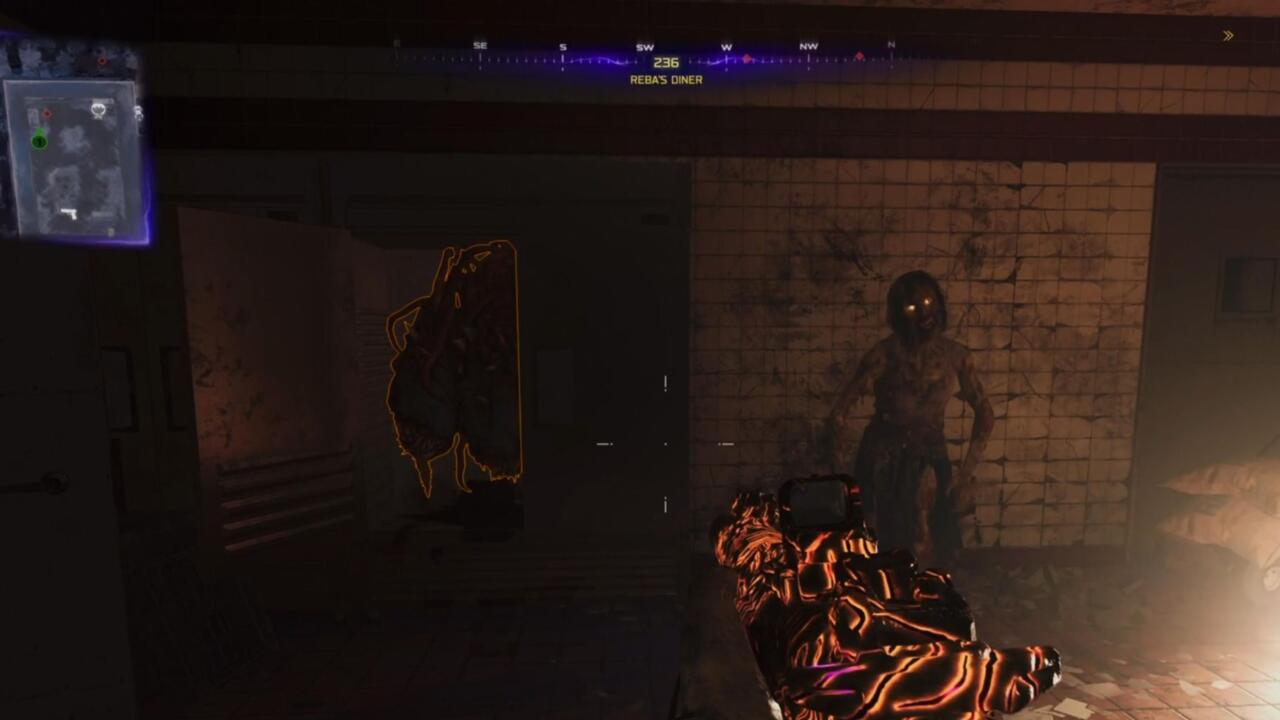
Task: Click the NW heading label on the compass
Action: coord(808,45)
